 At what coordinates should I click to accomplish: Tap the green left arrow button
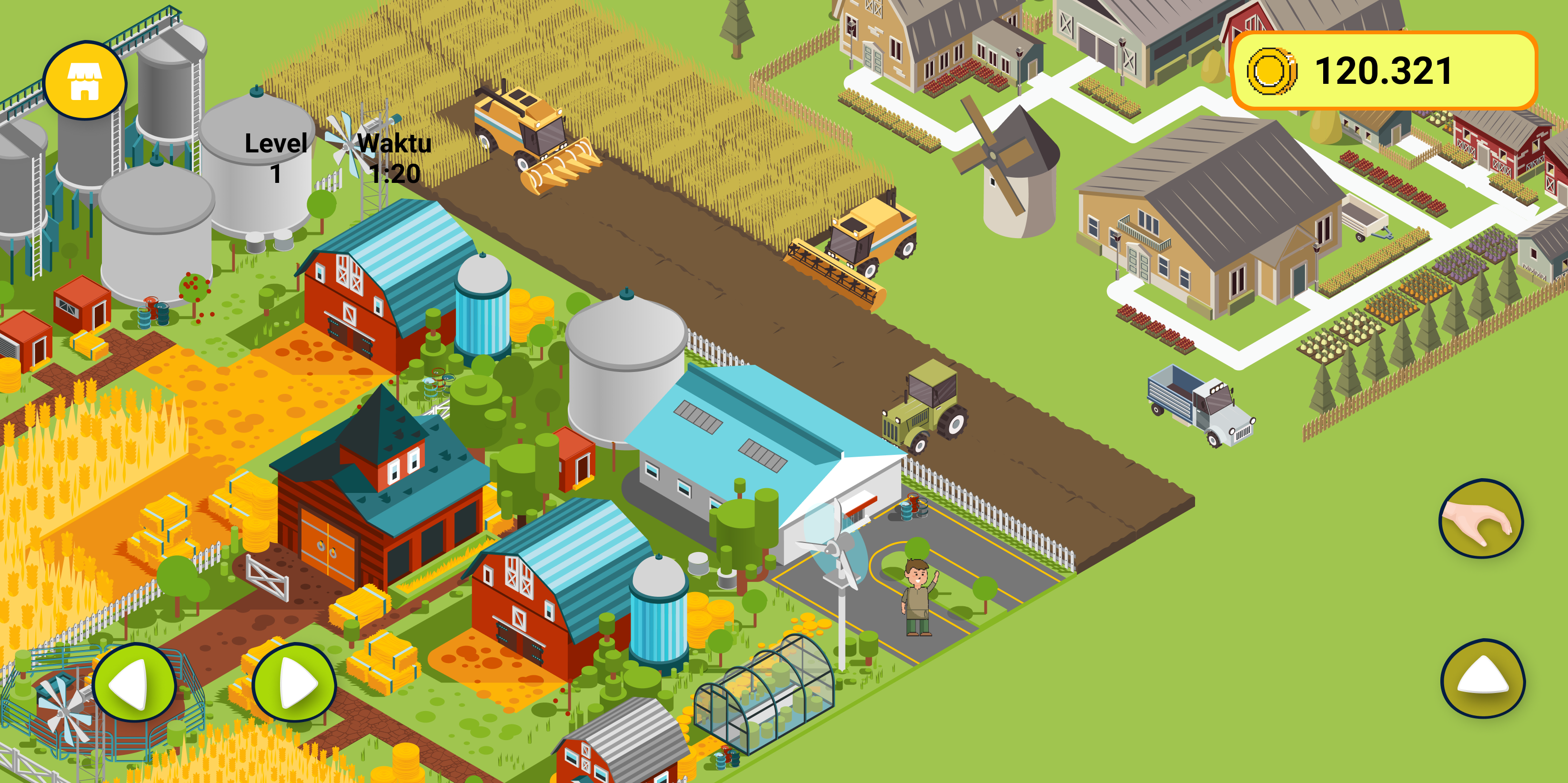tap(134, 683)
